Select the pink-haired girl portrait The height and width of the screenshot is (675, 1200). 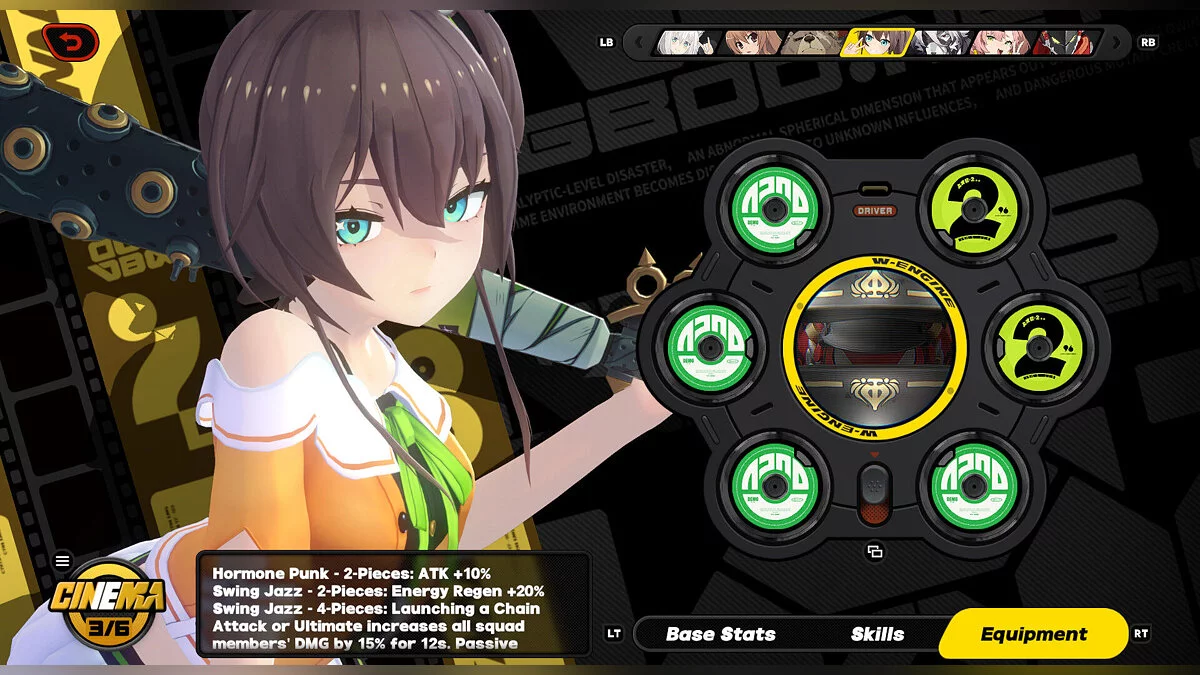point(1002,42)
